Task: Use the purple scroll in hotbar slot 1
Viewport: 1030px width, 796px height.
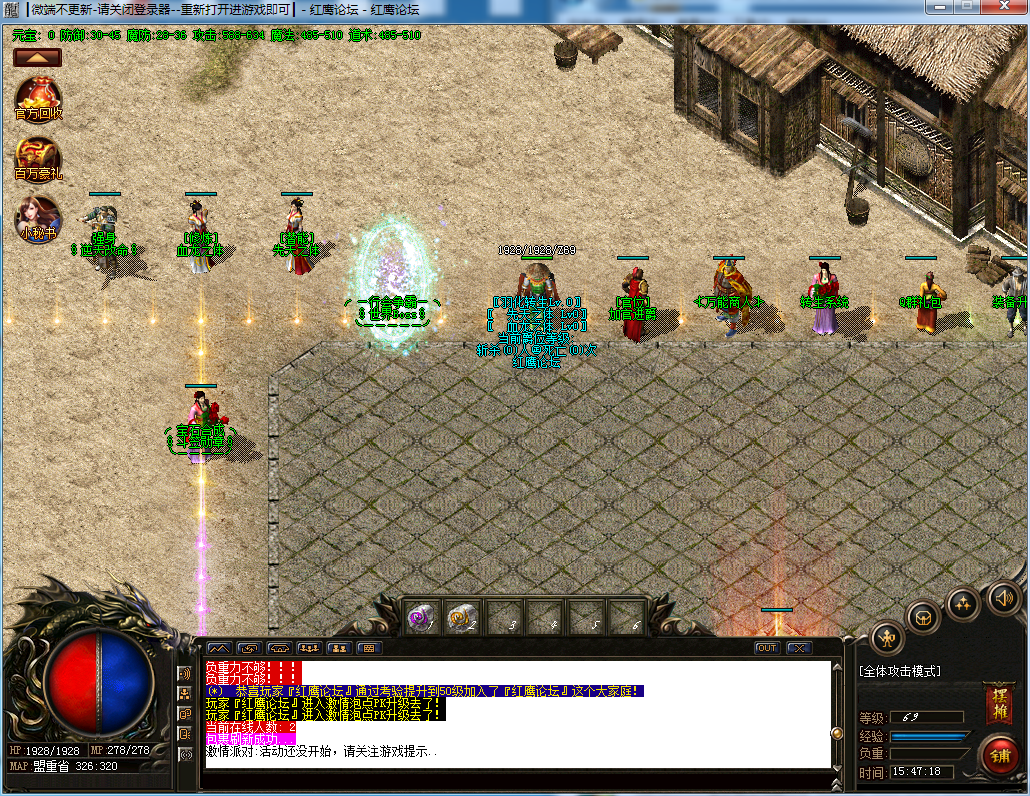Action: (x=421, y=618)
